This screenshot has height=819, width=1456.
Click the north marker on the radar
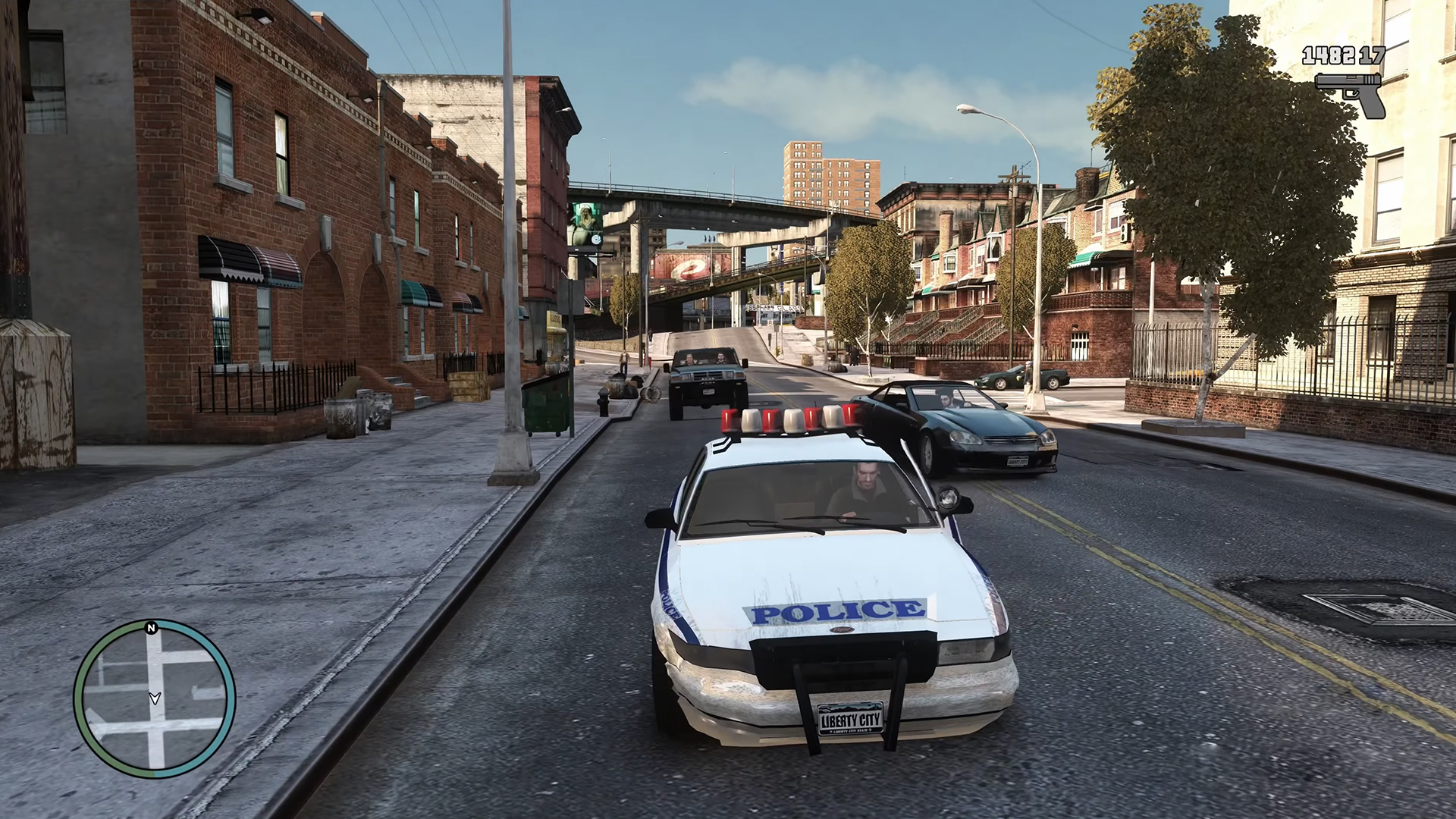click(151, 628)
